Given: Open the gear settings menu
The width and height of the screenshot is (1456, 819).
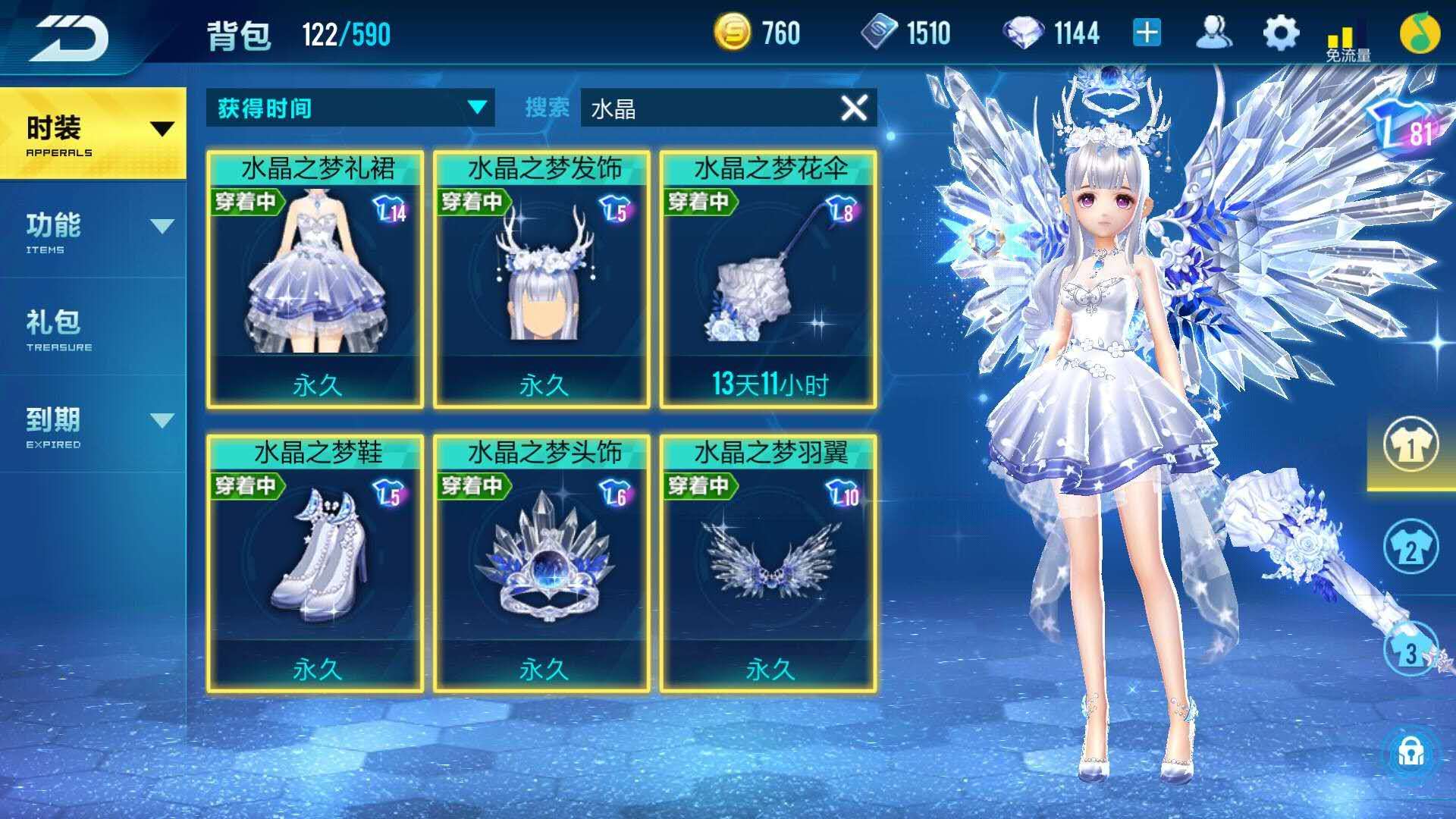Looking at the screenshot, I should click(1281, 34).
